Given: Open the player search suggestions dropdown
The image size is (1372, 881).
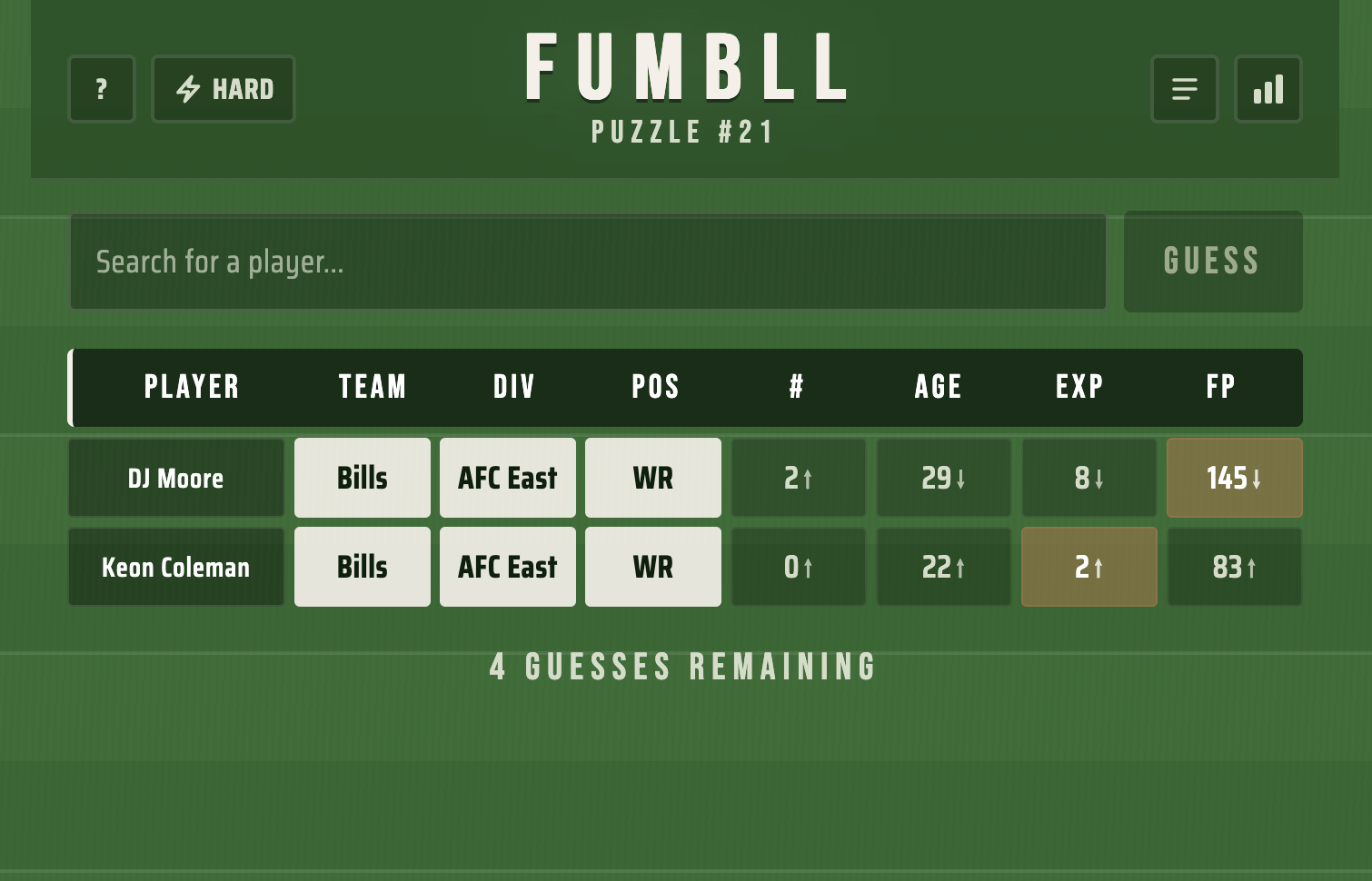Looking at the screenshot, I should pyautogui.click(x=588, y=262).
